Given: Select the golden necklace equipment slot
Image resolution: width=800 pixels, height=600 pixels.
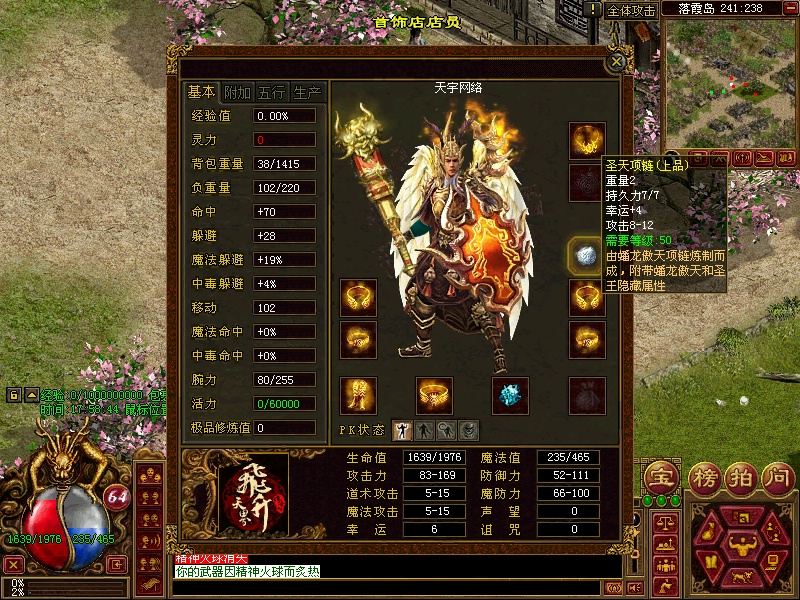Looking at the screenshot, I should 587,140.
